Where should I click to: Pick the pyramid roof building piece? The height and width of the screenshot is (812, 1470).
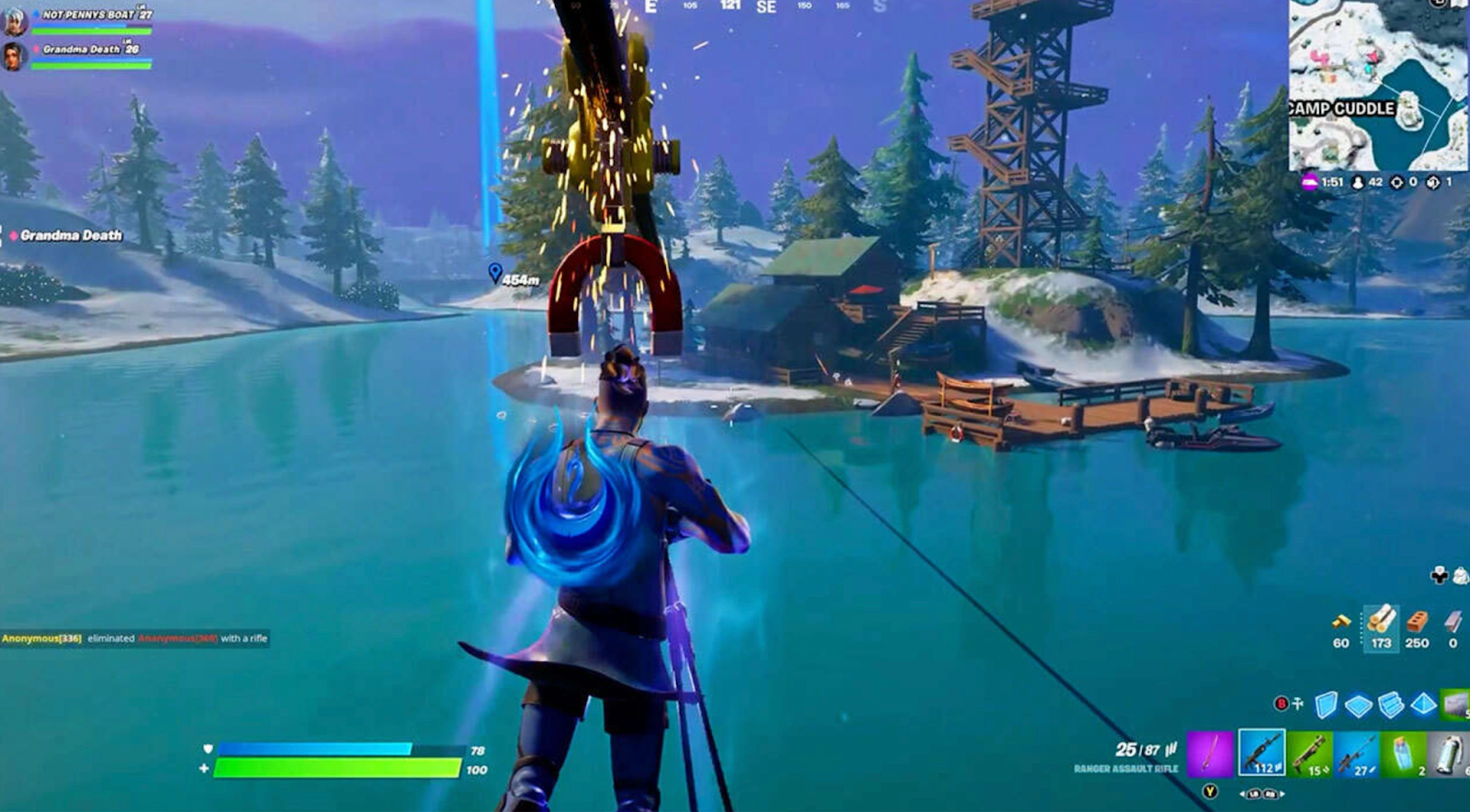1423,705
